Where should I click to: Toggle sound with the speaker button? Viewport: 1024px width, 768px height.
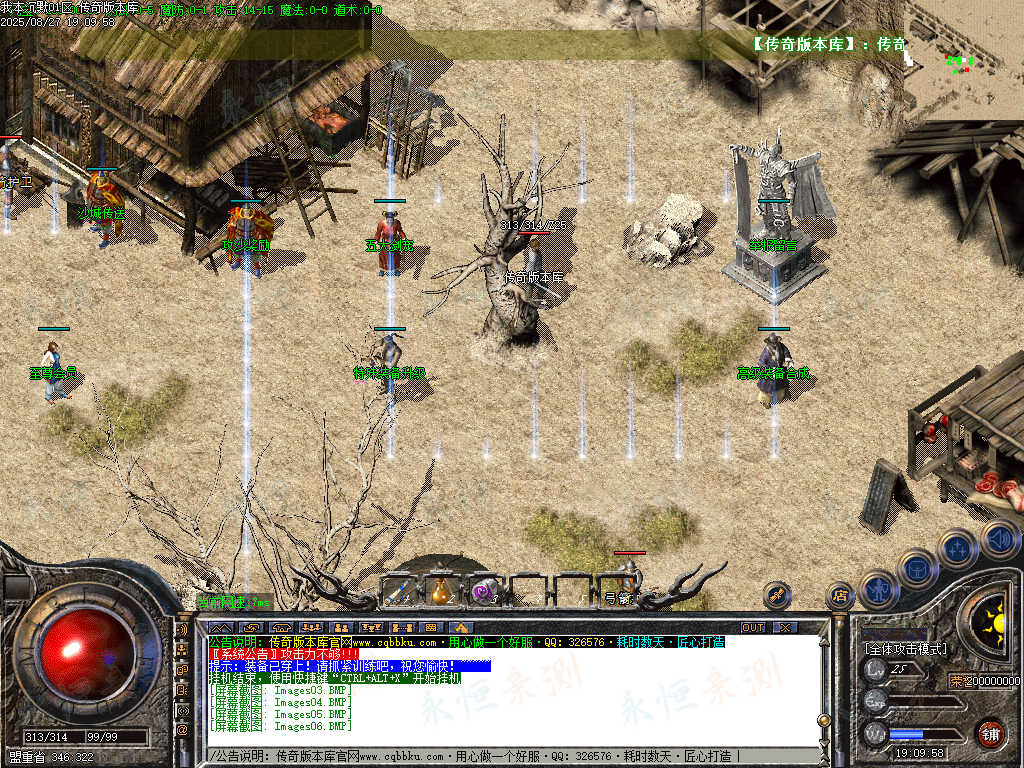[x=998, y=539]
